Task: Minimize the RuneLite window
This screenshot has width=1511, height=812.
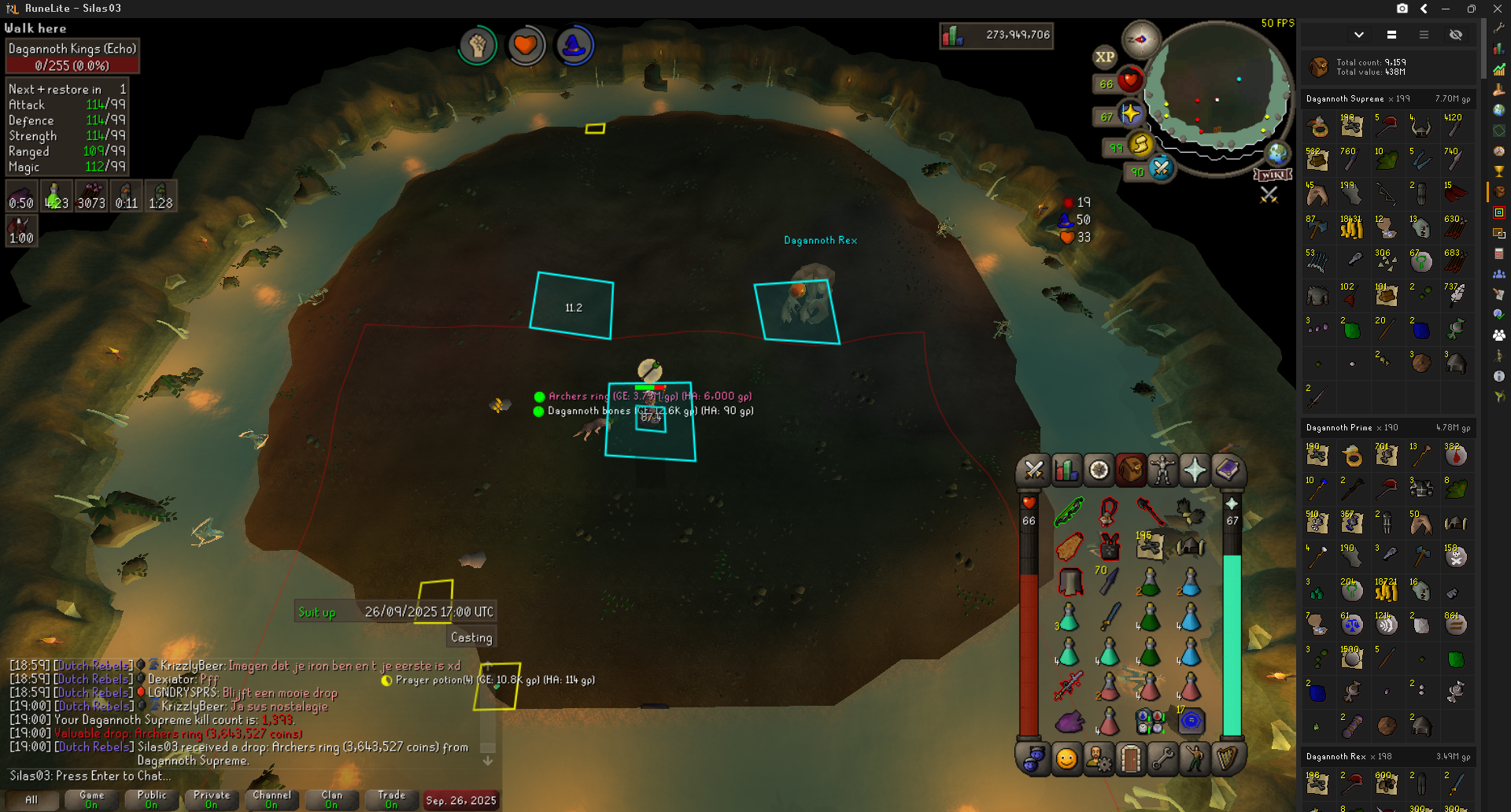Action: click(x=1446, y=9)
